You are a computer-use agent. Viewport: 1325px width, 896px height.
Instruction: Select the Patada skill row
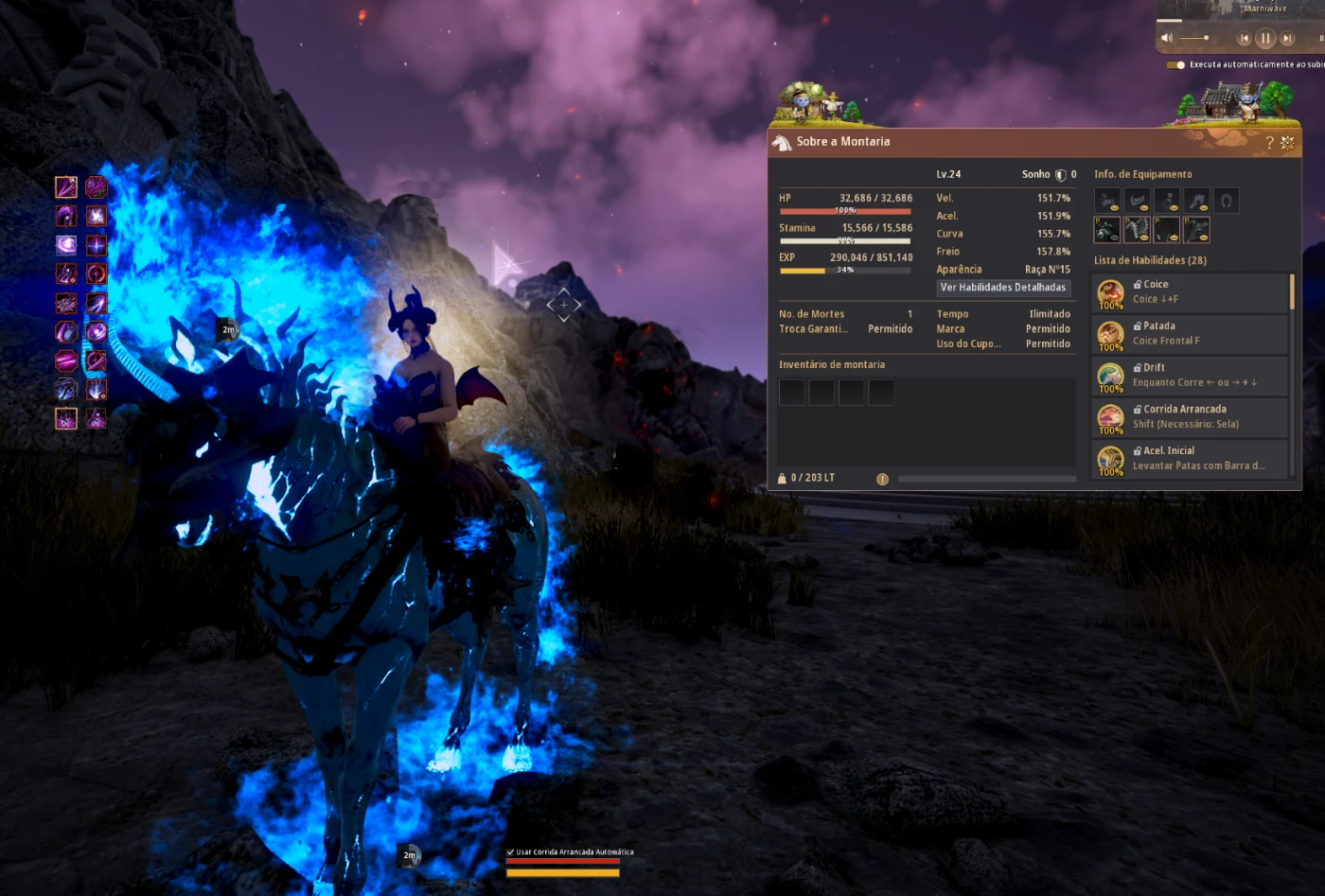tap(1190, 334)
